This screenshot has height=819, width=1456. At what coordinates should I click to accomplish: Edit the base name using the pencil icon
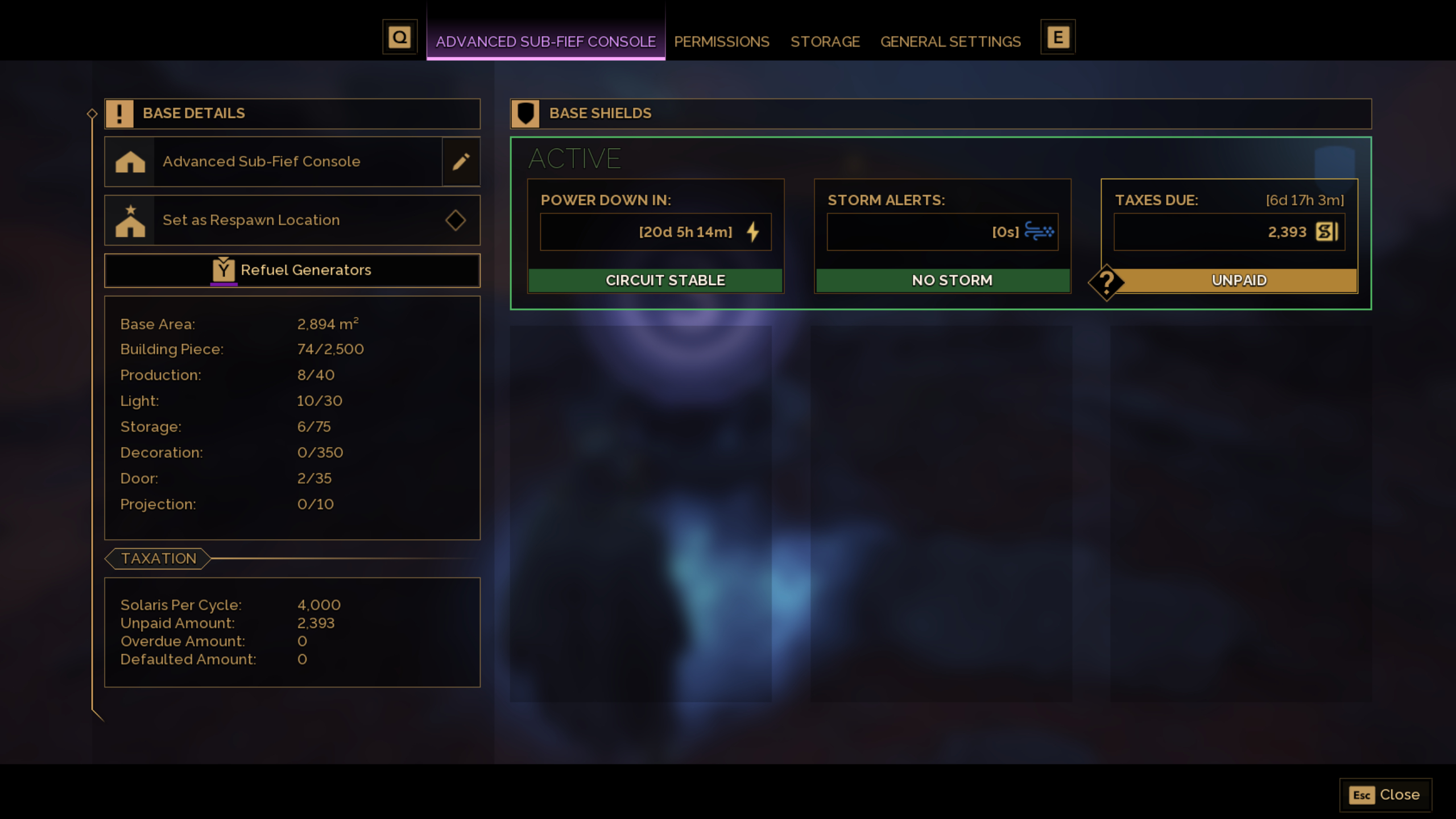461,162
